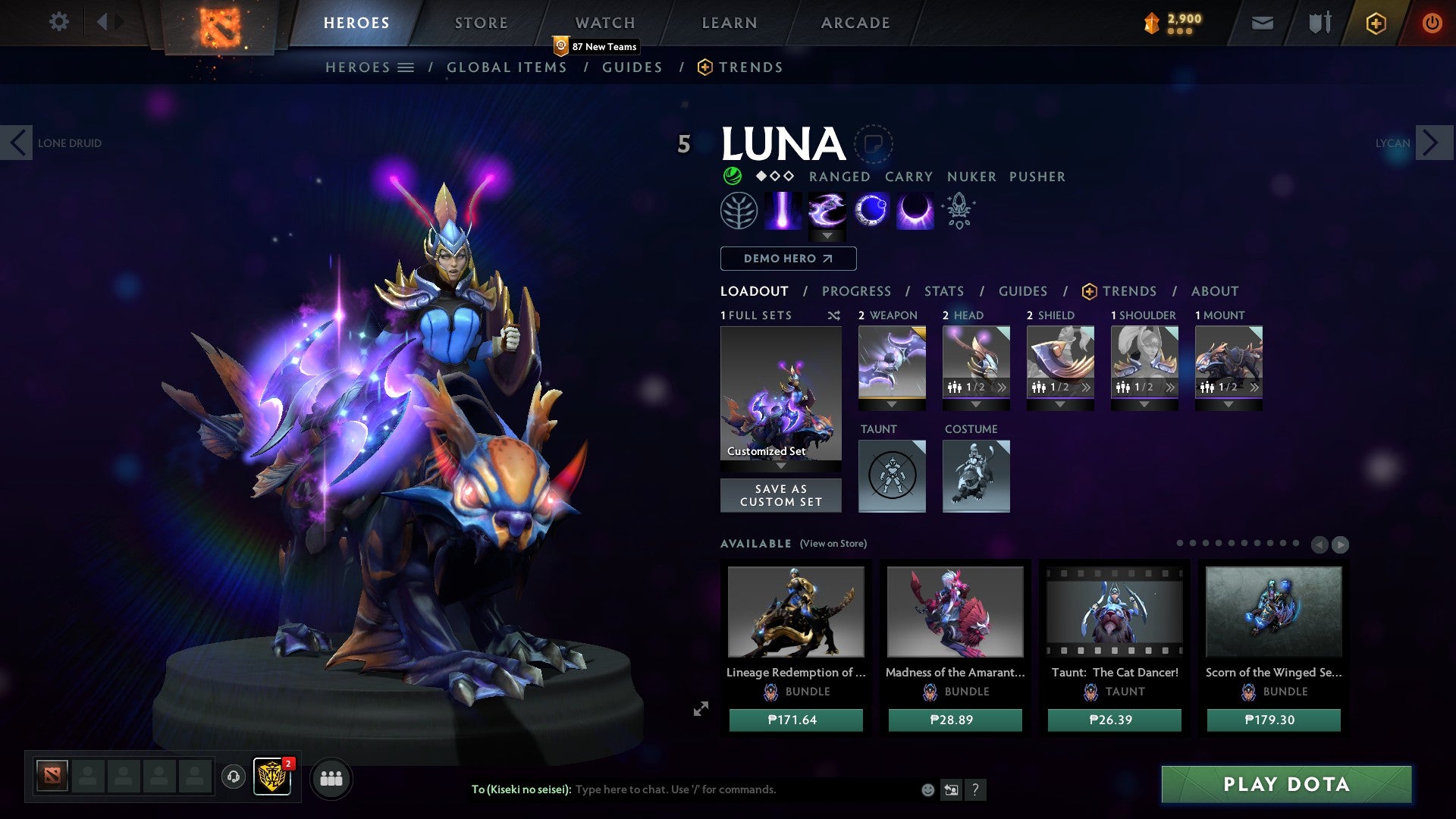Open the mail envelope icon
The width and height of the screenshot is (1456, 819).
tap(1263, 22)
